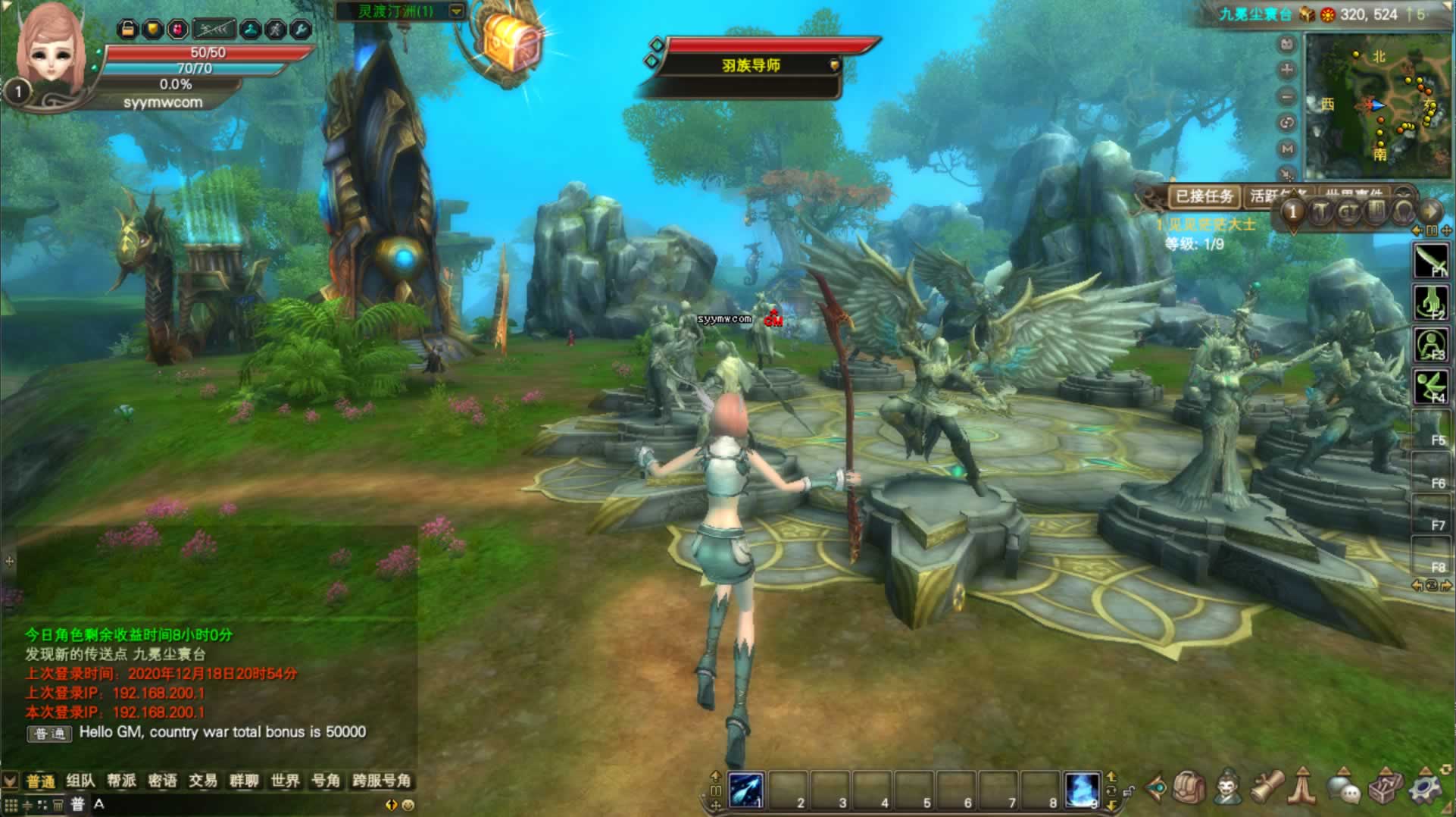Open the backpack inventory icon
Screen dimensions: 1456x817
click(1189, 789)
